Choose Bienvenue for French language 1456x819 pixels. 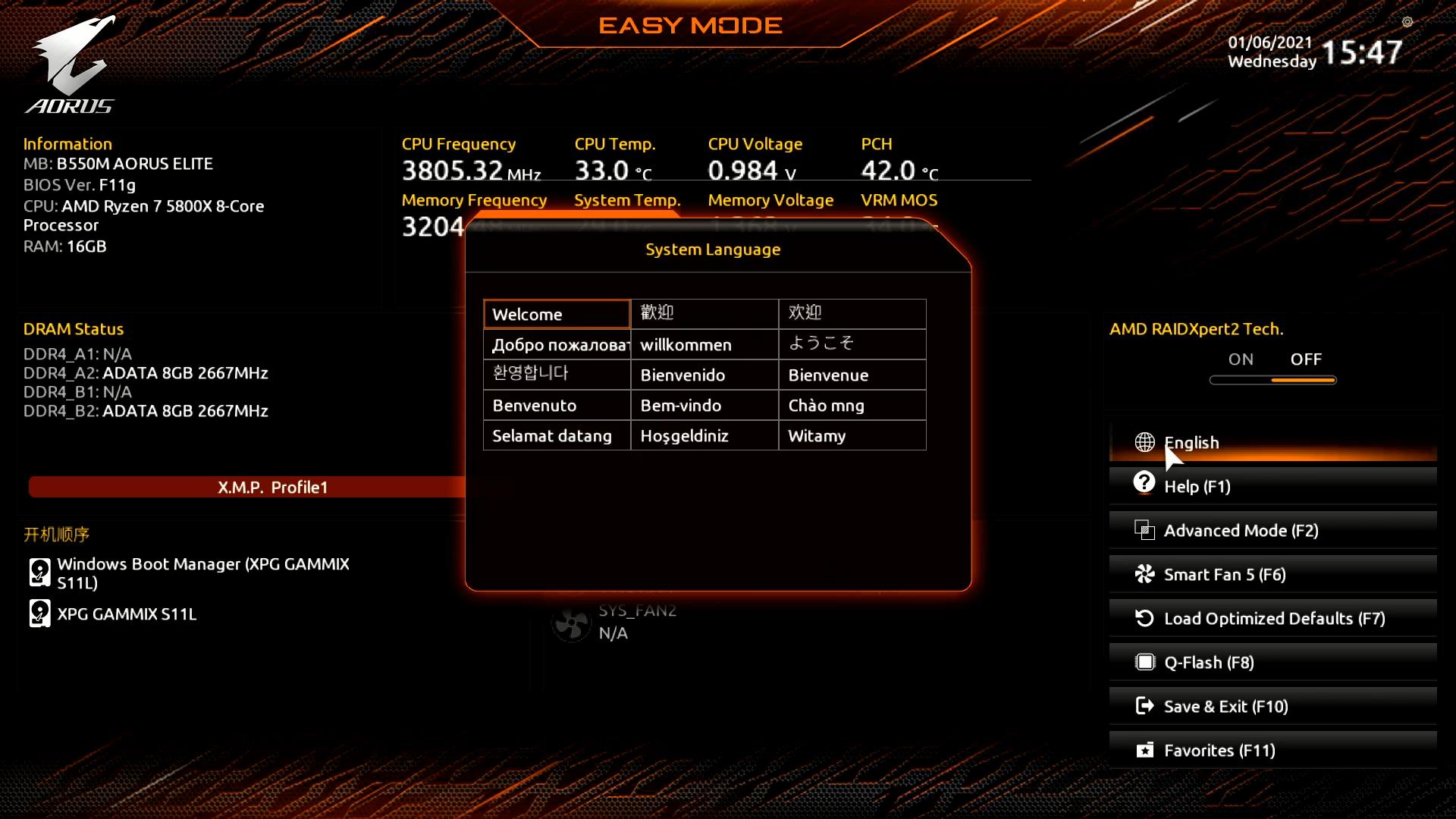[827, 375]
